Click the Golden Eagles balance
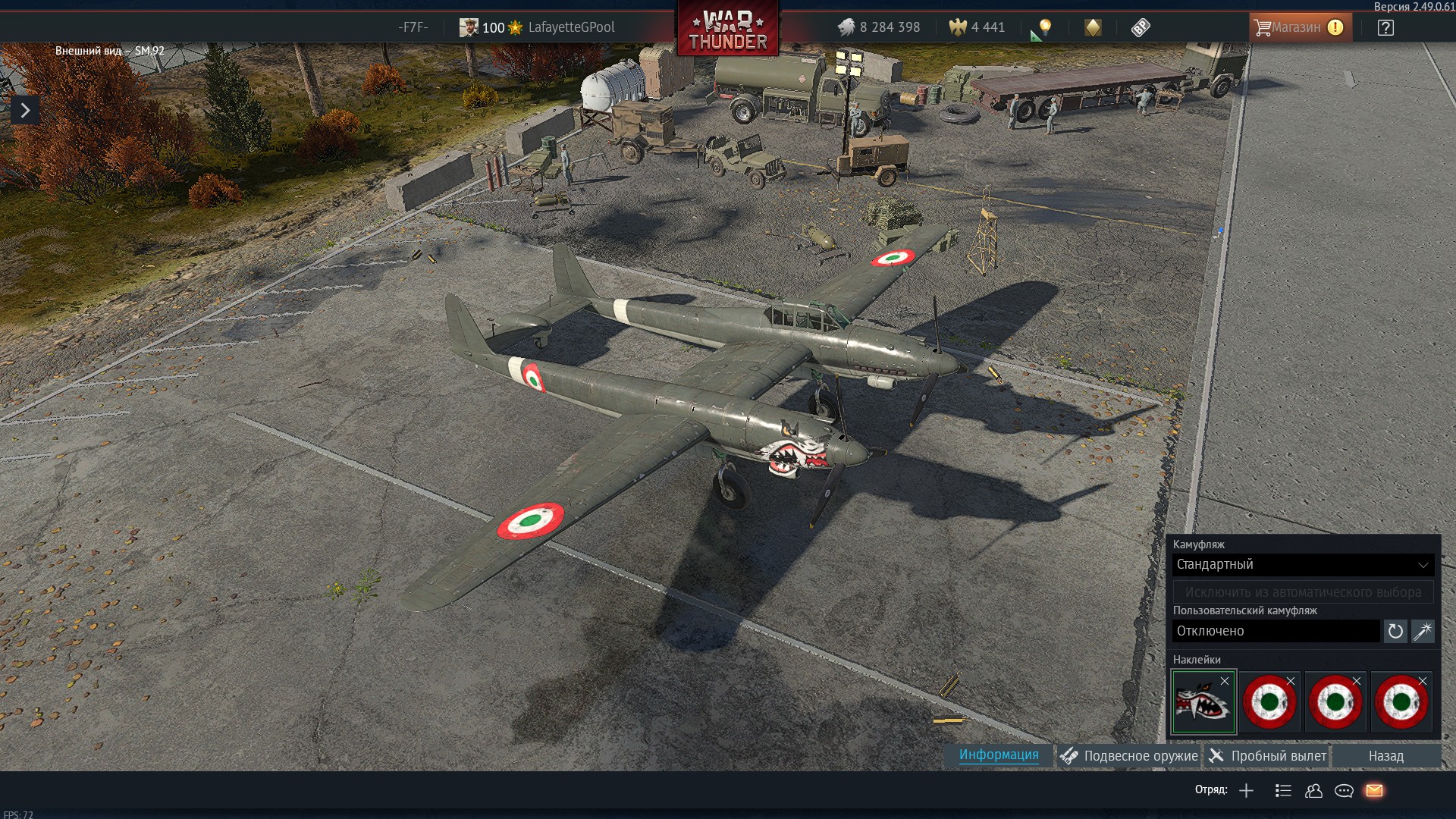The width and height of the screenshot is (1456, 819). point(977,28)
